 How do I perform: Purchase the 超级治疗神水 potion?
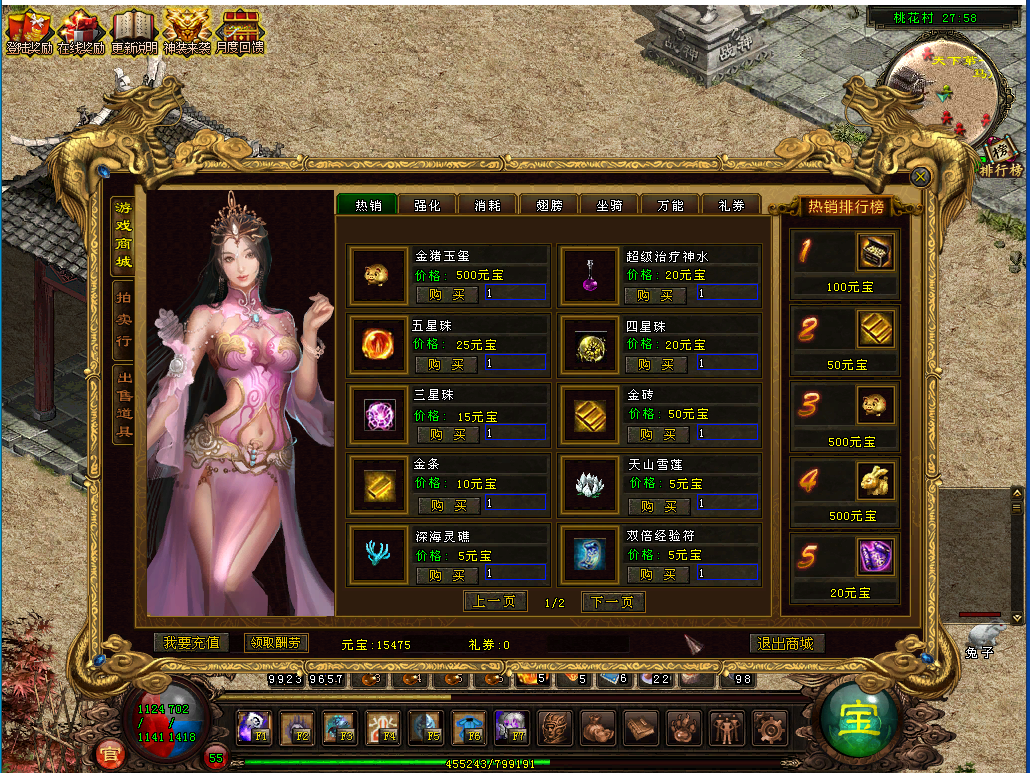click(655, 295)
